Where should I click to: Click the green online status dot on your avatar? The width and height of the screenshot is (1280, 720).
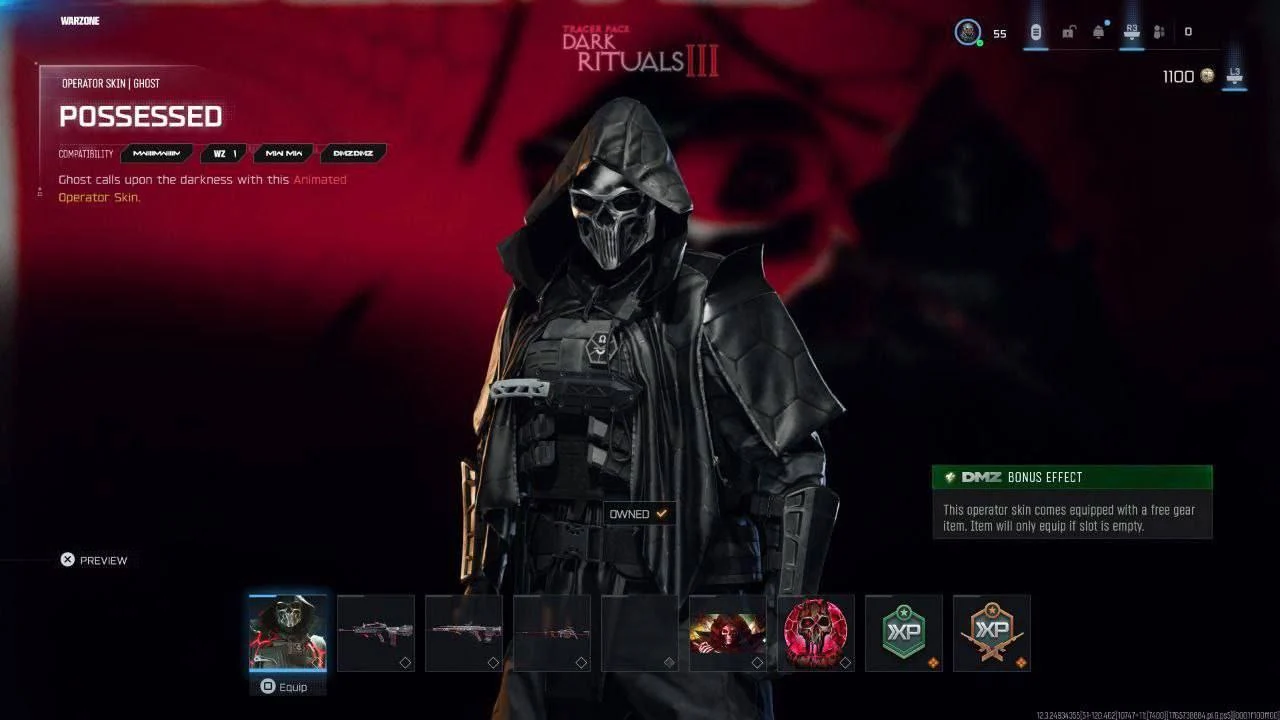click(x=980, y=43)
